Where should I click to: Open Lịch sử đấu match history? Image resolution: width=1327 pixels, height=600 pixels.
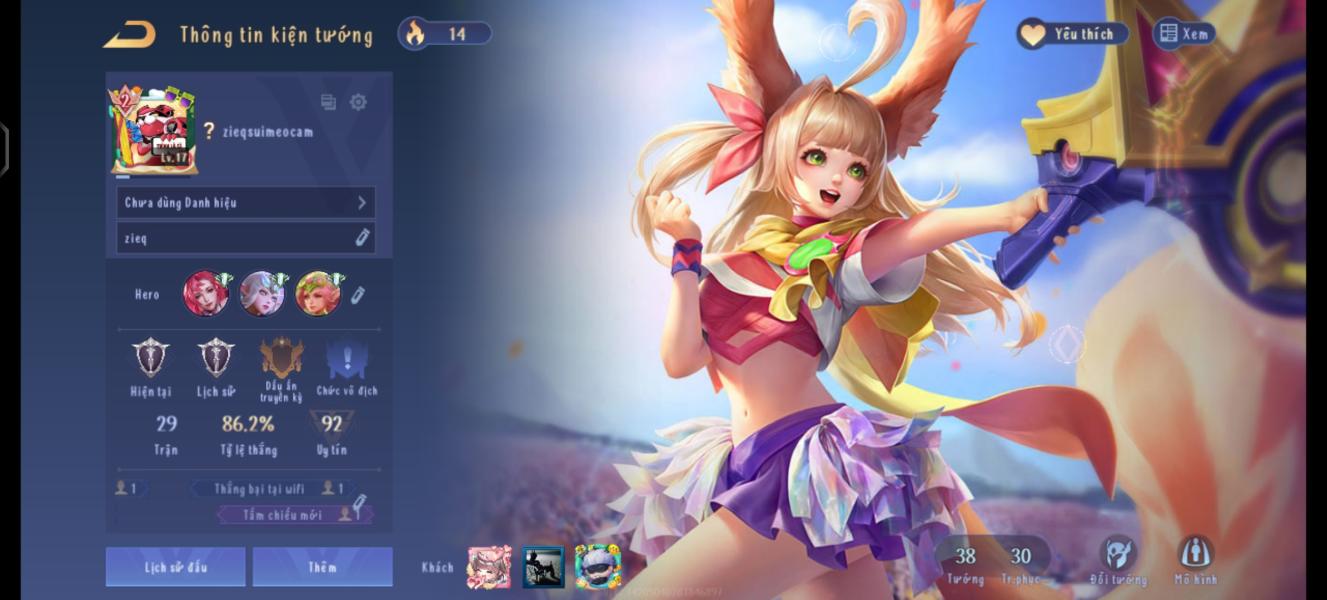[x=175, y=567]
